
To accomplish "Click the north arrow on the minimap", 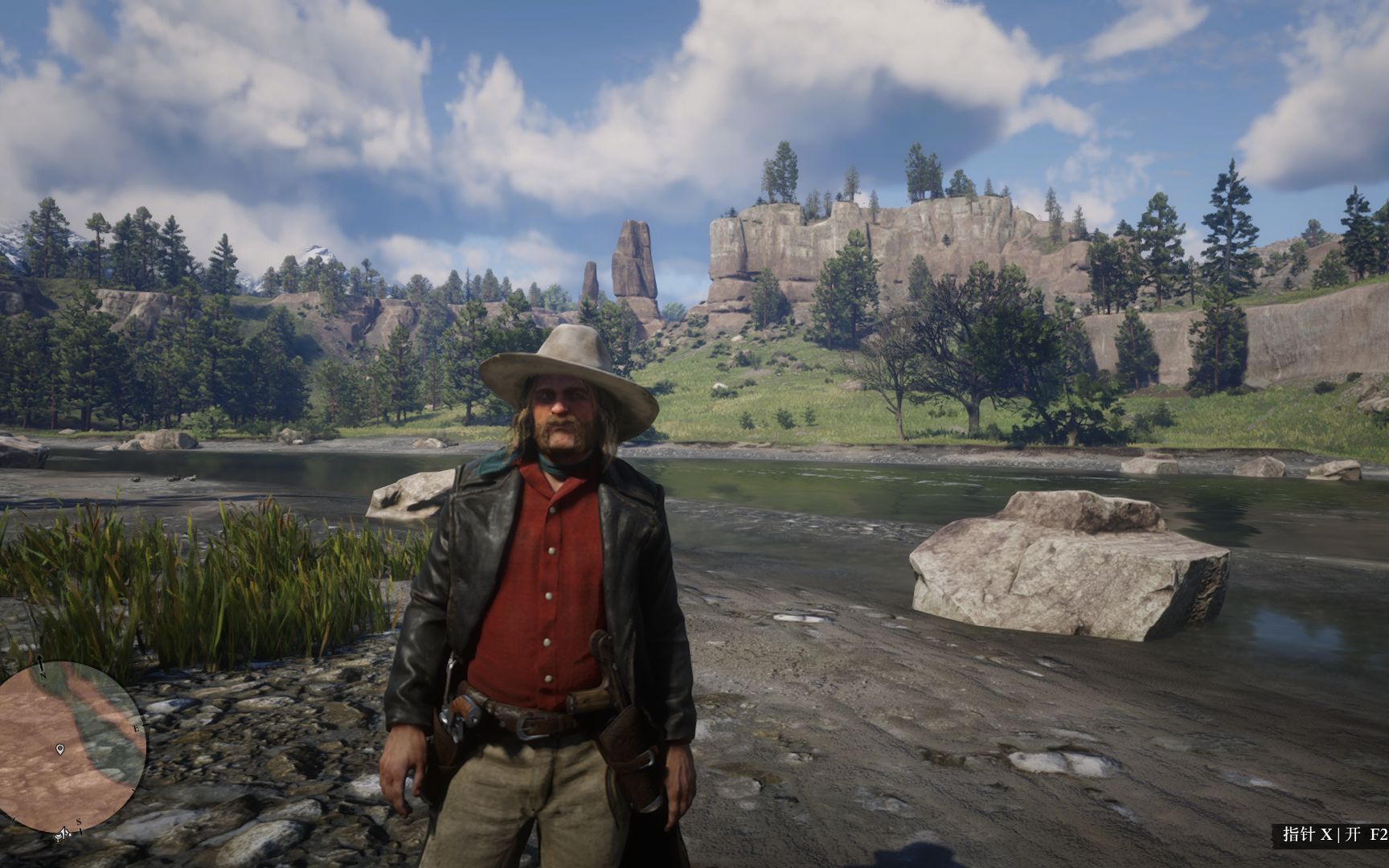I will pyautogui.click(x=39, y=662).
